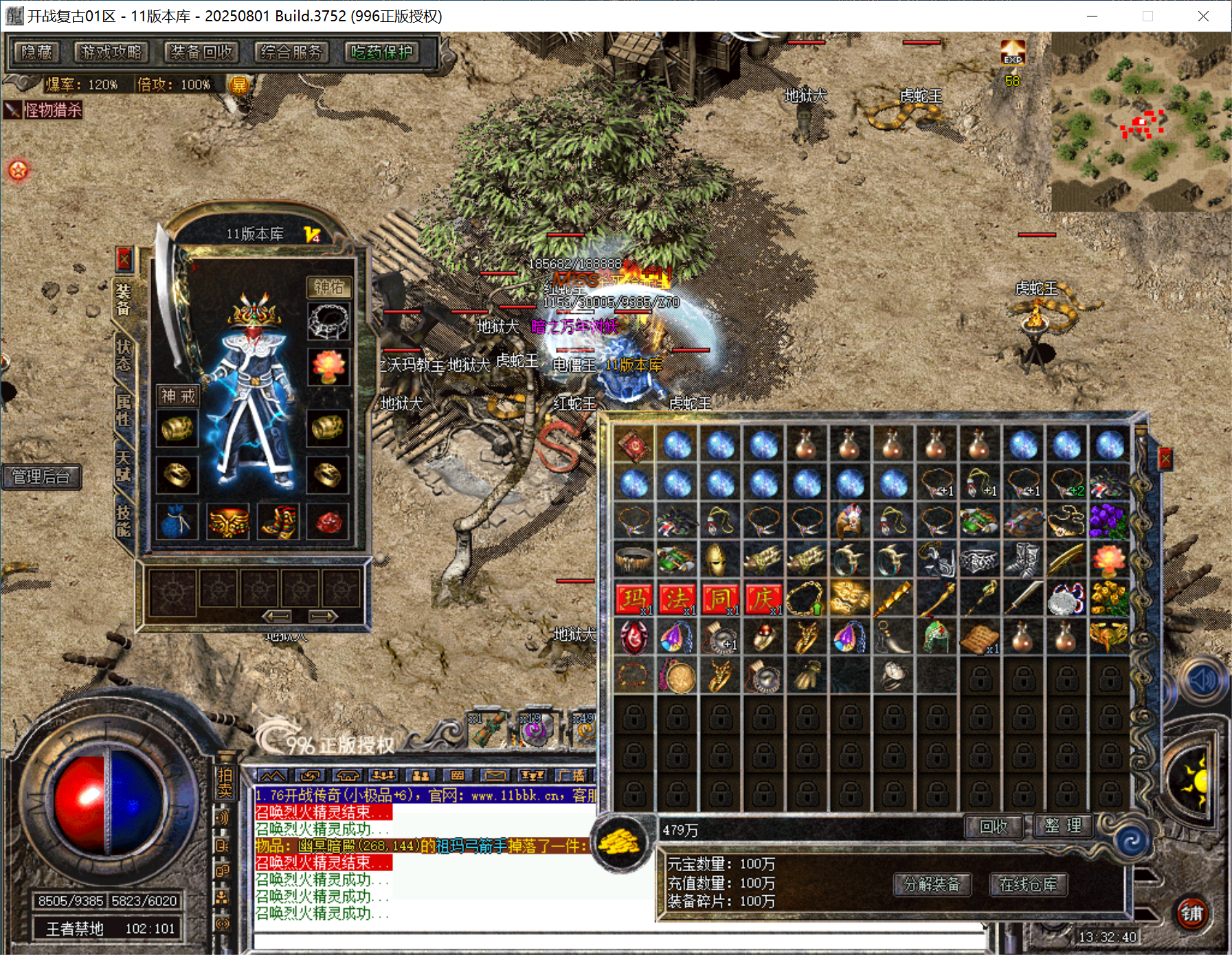Click the 隐藏 button
This screenshot has height=955, width=1232.
click(37, 52)
